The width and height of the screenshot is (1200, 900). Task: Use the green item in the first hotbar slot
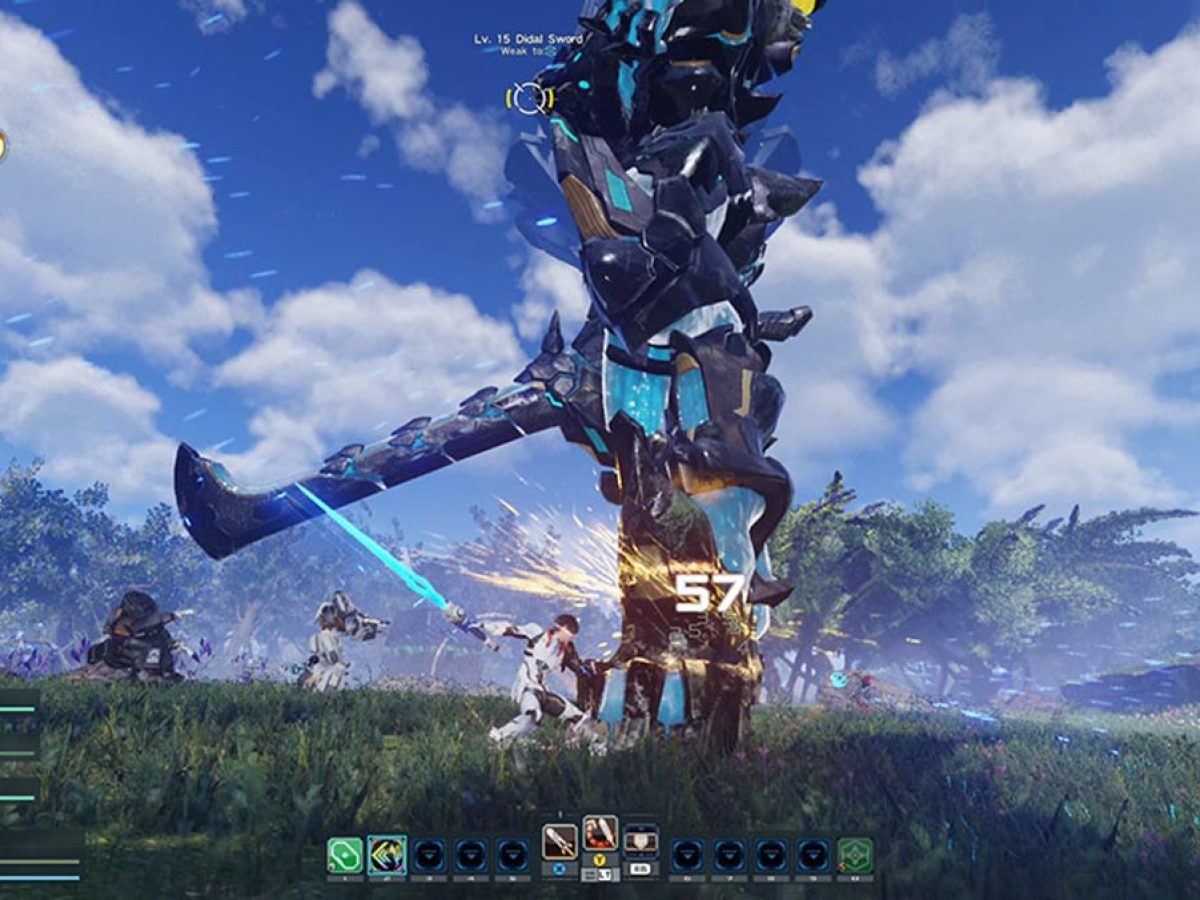tap(344, 855)
